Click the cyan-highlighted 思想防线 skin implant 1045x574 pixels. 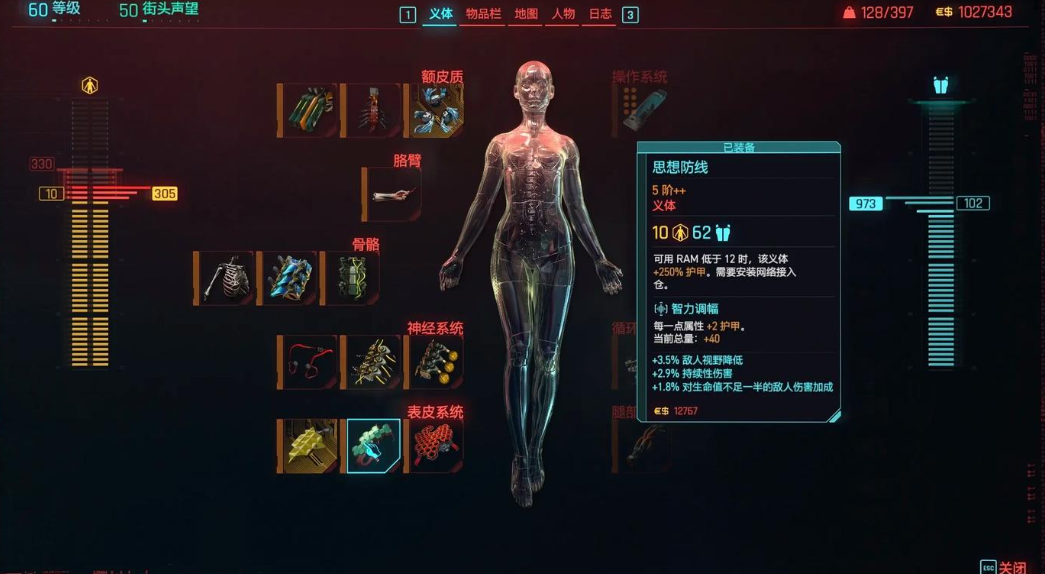tap(373, 446)
